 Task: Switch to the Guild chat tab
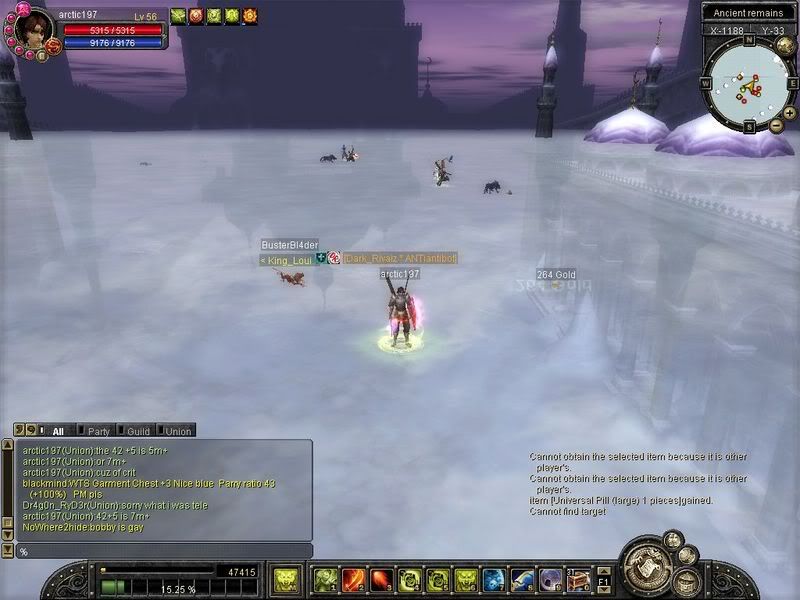[x=138, y=431]
